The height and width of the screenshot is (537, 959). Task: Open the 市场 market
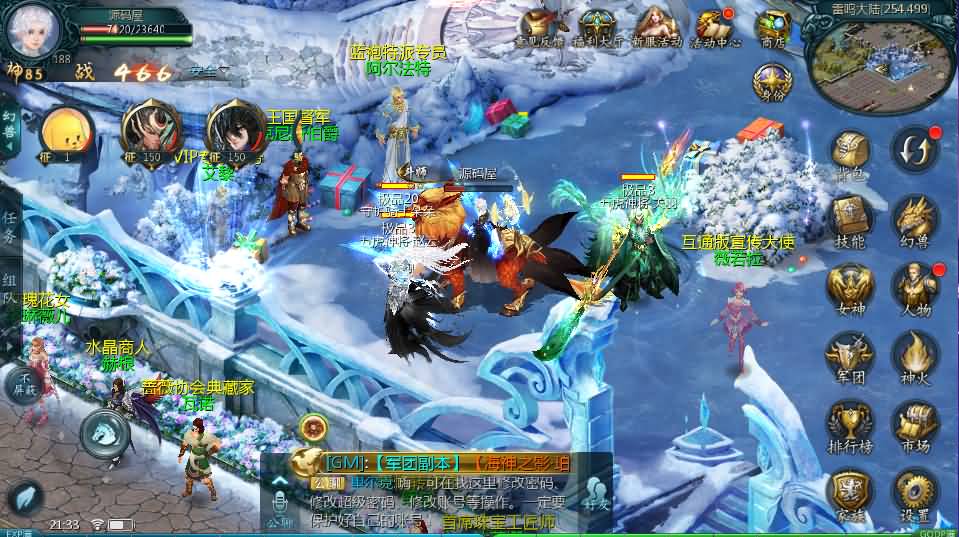pos(914,424)
